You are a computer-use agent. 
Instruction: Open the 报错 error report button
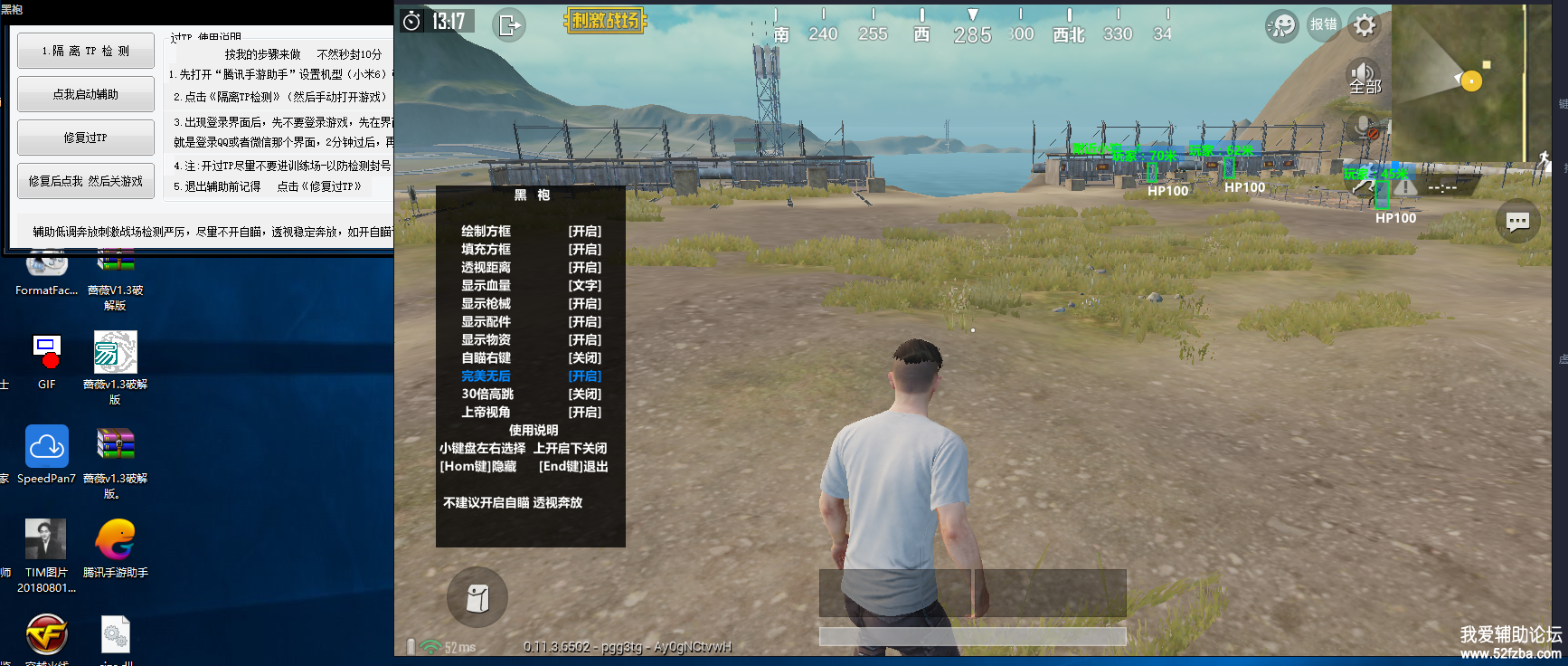point(1323,24)
